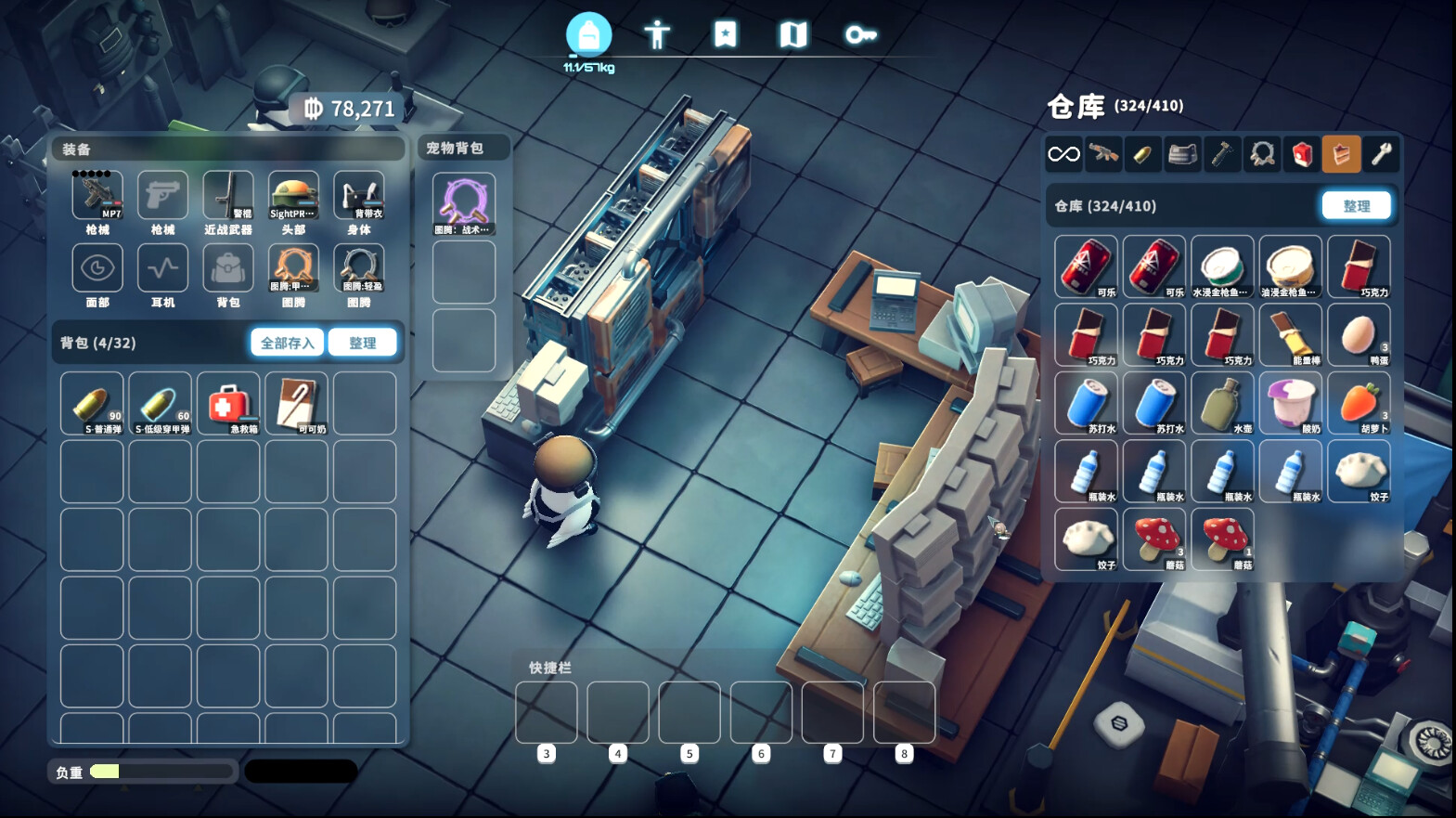Deposit all items with 全部存入
This screenshot has height=818, width=1456.
[x=287, y=343]
